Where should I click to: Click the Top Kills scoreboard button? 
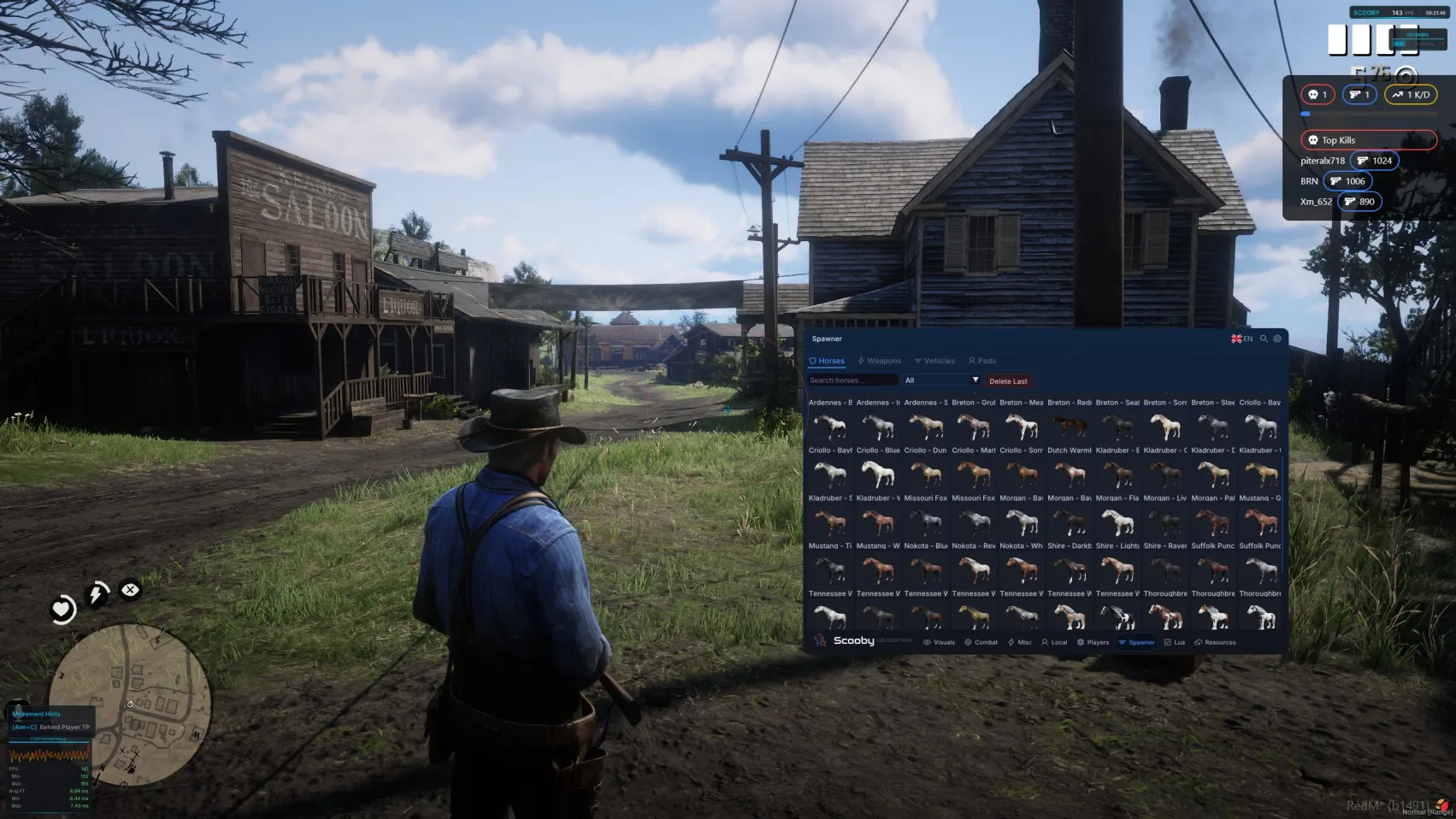(1369, 139)
